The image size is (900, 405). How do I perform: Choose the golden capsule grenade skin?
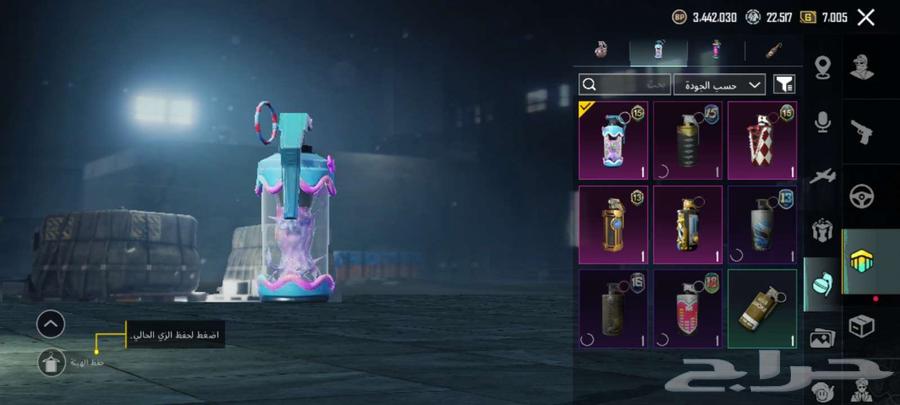(613, 225)
